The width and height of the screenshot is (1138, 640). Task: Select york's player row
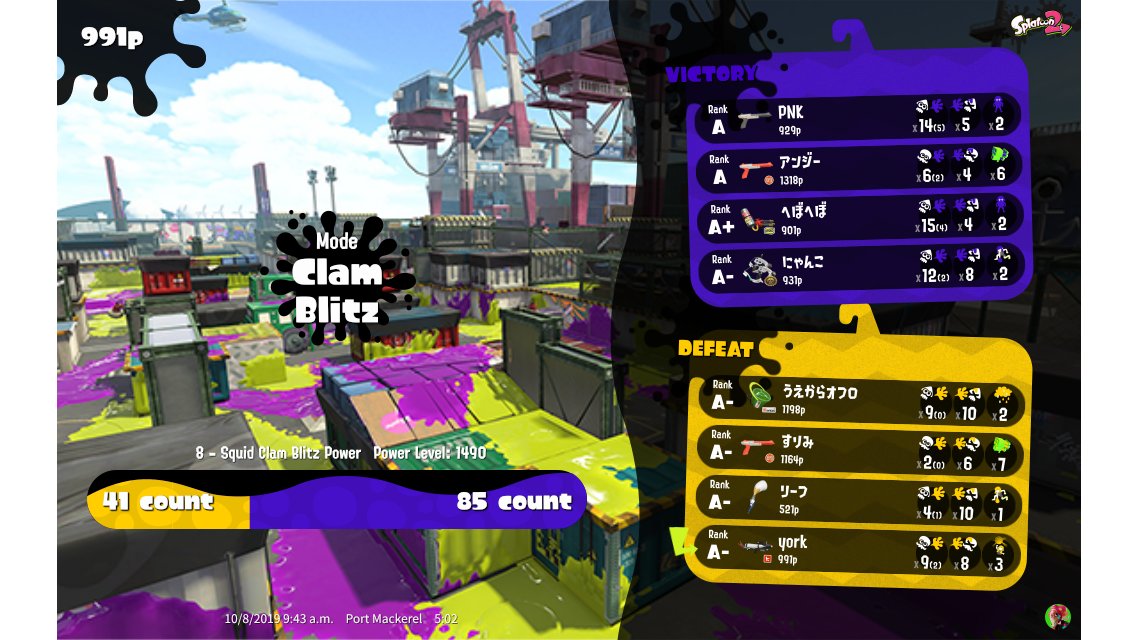[858, 550]
